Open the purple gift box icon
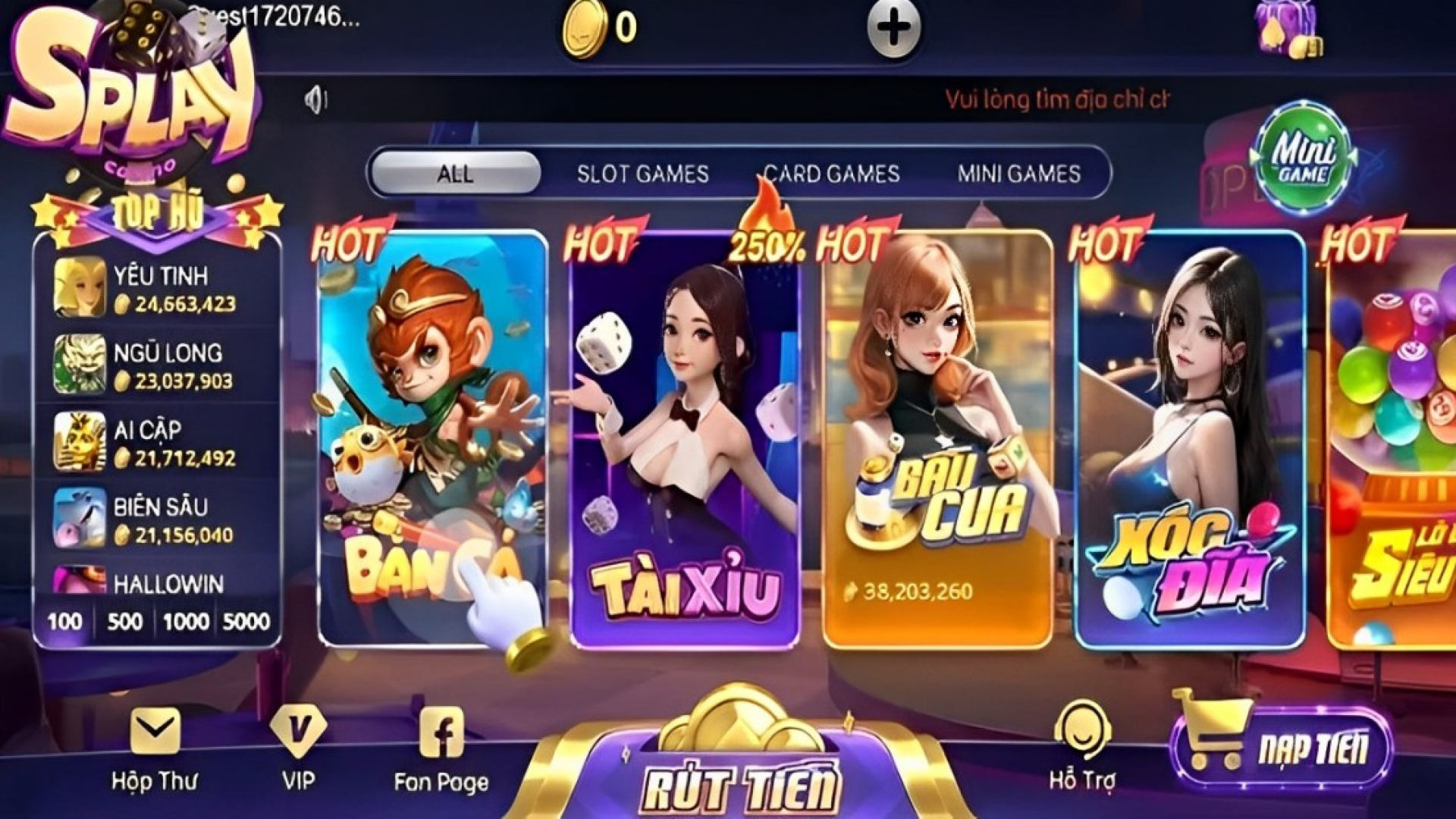The height and width of the screenshot is (819, 1456). [1287, 29]
